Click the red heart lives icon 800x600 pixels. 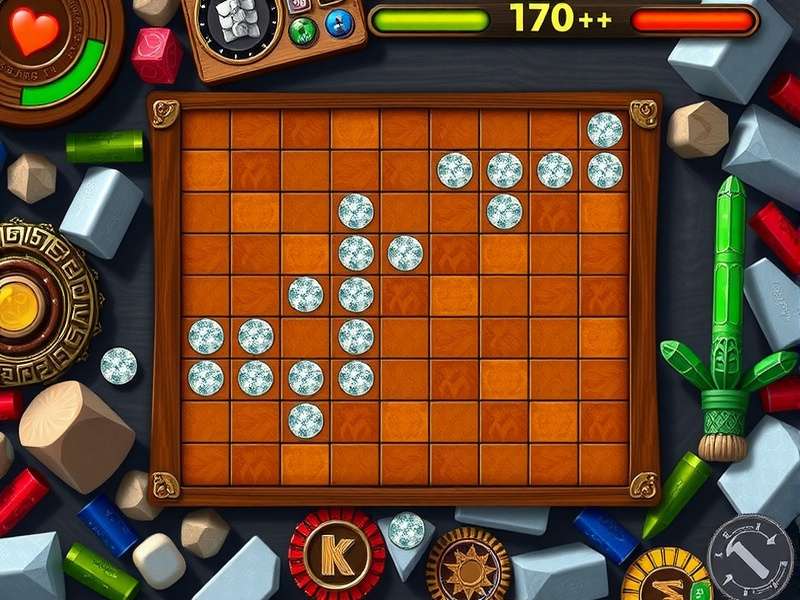34,30
